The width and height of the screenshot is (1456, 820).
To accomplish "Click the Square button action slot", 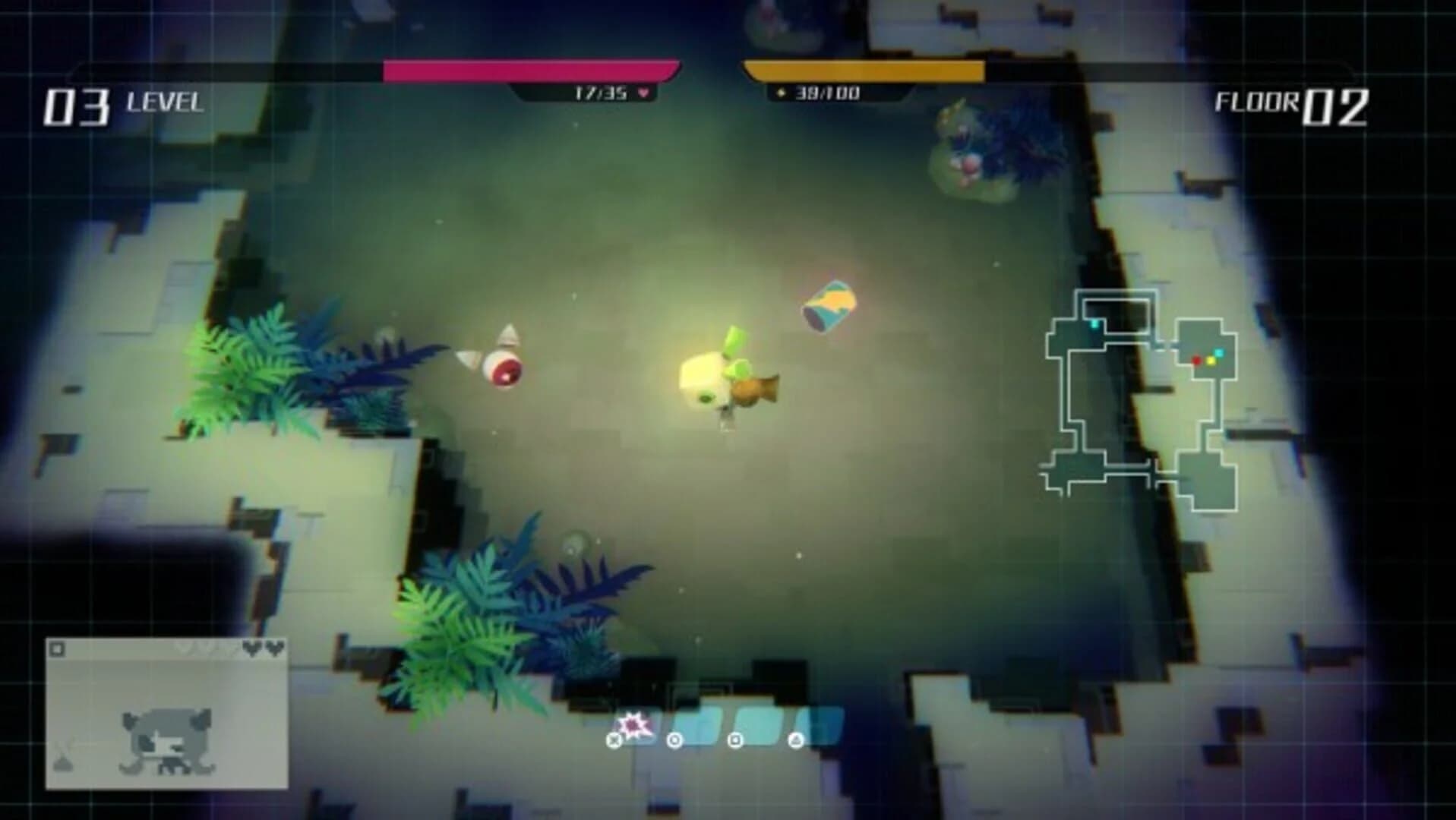I will 735,741.
